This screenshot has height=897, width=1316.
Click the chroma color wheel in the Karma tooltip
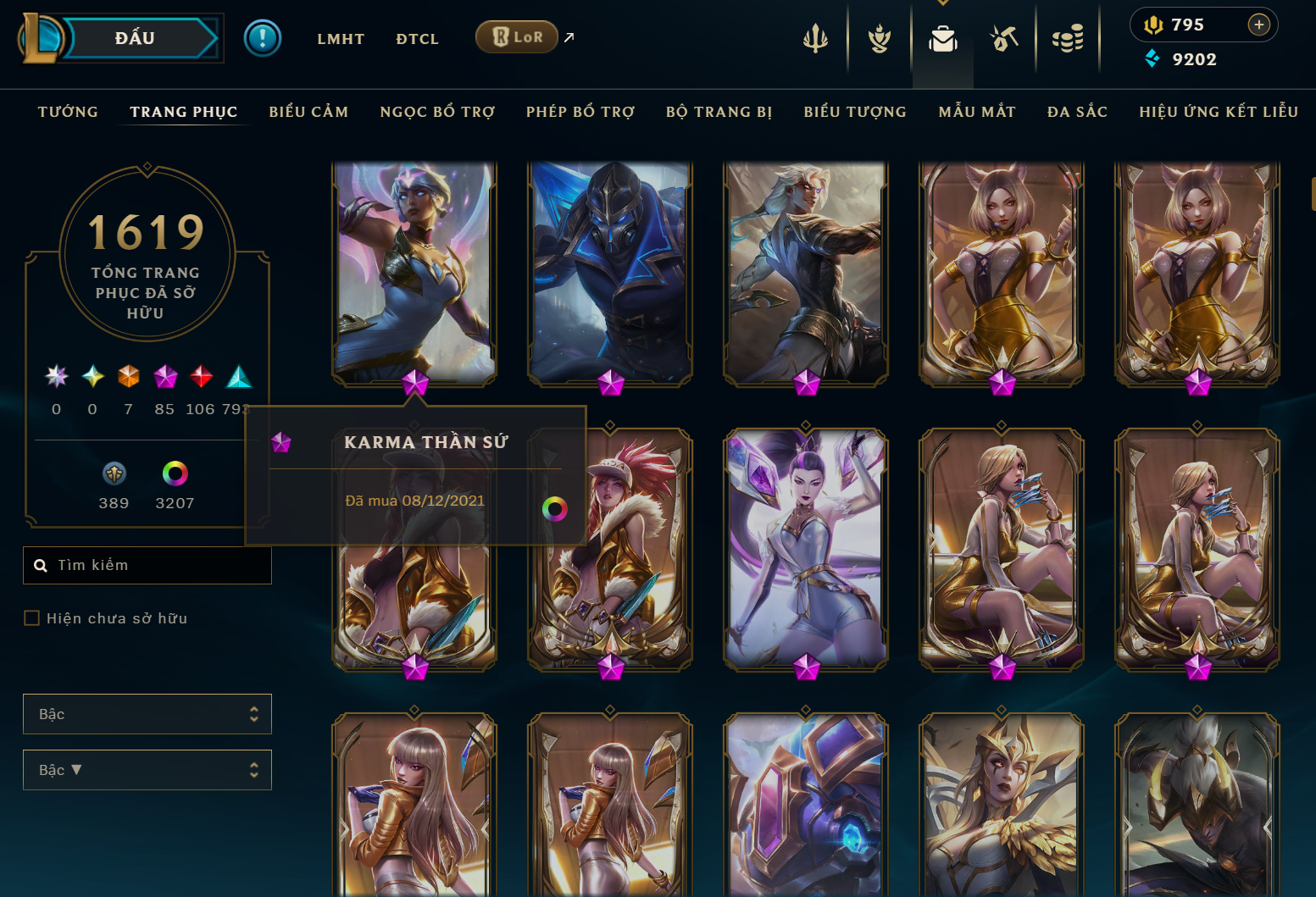coord(555,508)
